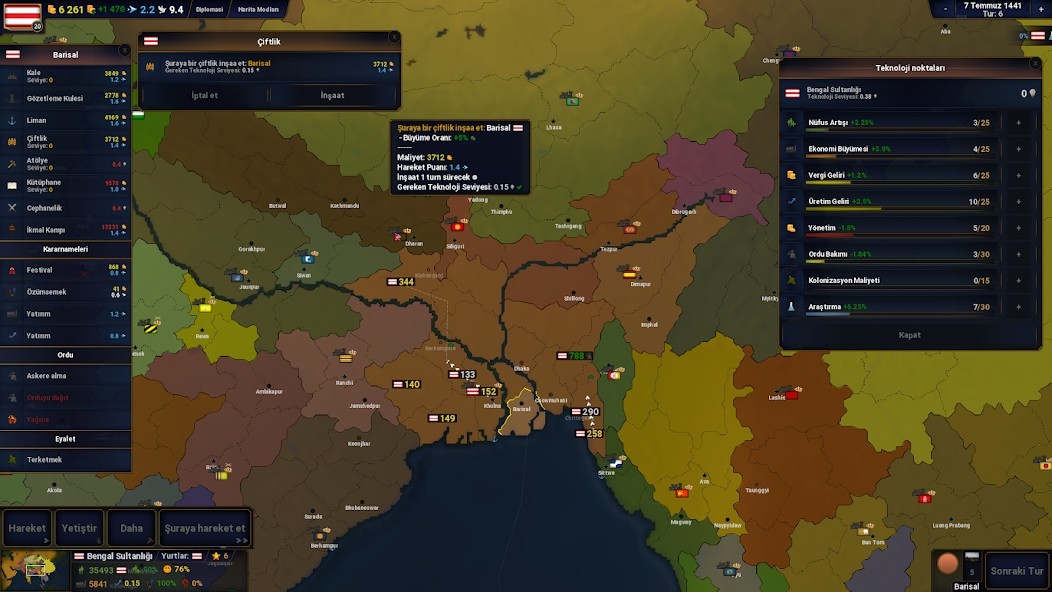
Task: Close the Teknoloji noktaları panel with Kapat
Action: [909, 335]
